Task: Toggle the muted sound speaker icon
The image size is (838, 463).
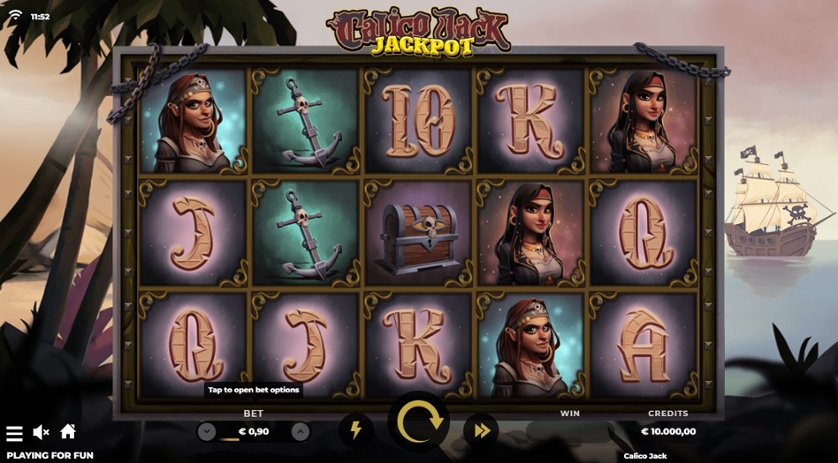Action: [x=41, y=432]
